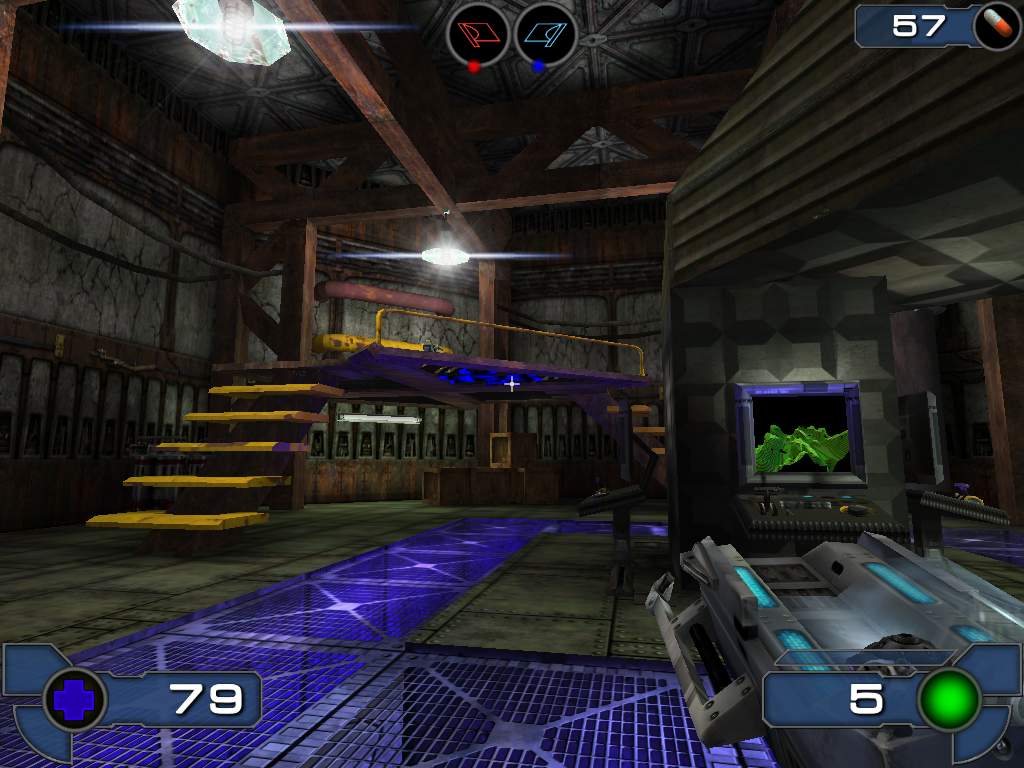Click the red team flag indicator
The height and width of the screenshot is (768, 1024).
(478, 35)
